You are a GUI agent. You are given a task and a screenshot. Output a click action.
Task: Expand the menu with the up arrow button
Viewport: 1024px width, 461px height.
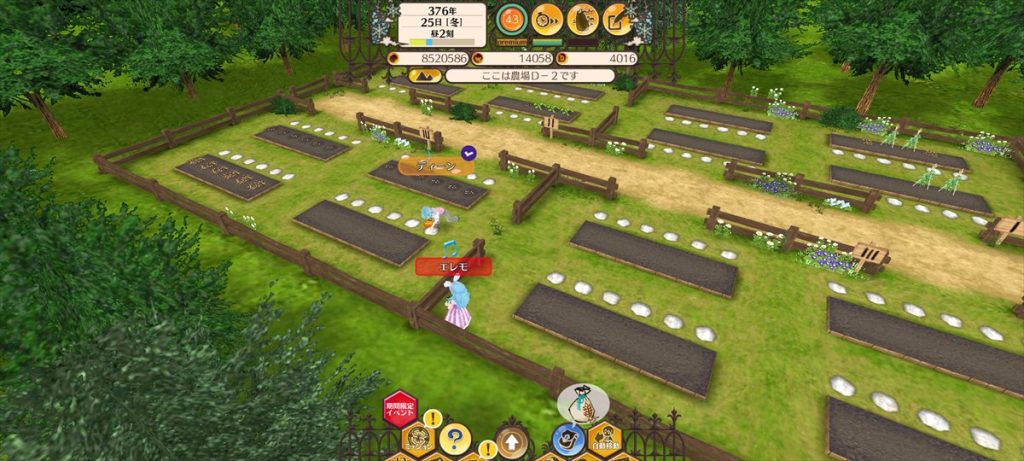[511, 441]
